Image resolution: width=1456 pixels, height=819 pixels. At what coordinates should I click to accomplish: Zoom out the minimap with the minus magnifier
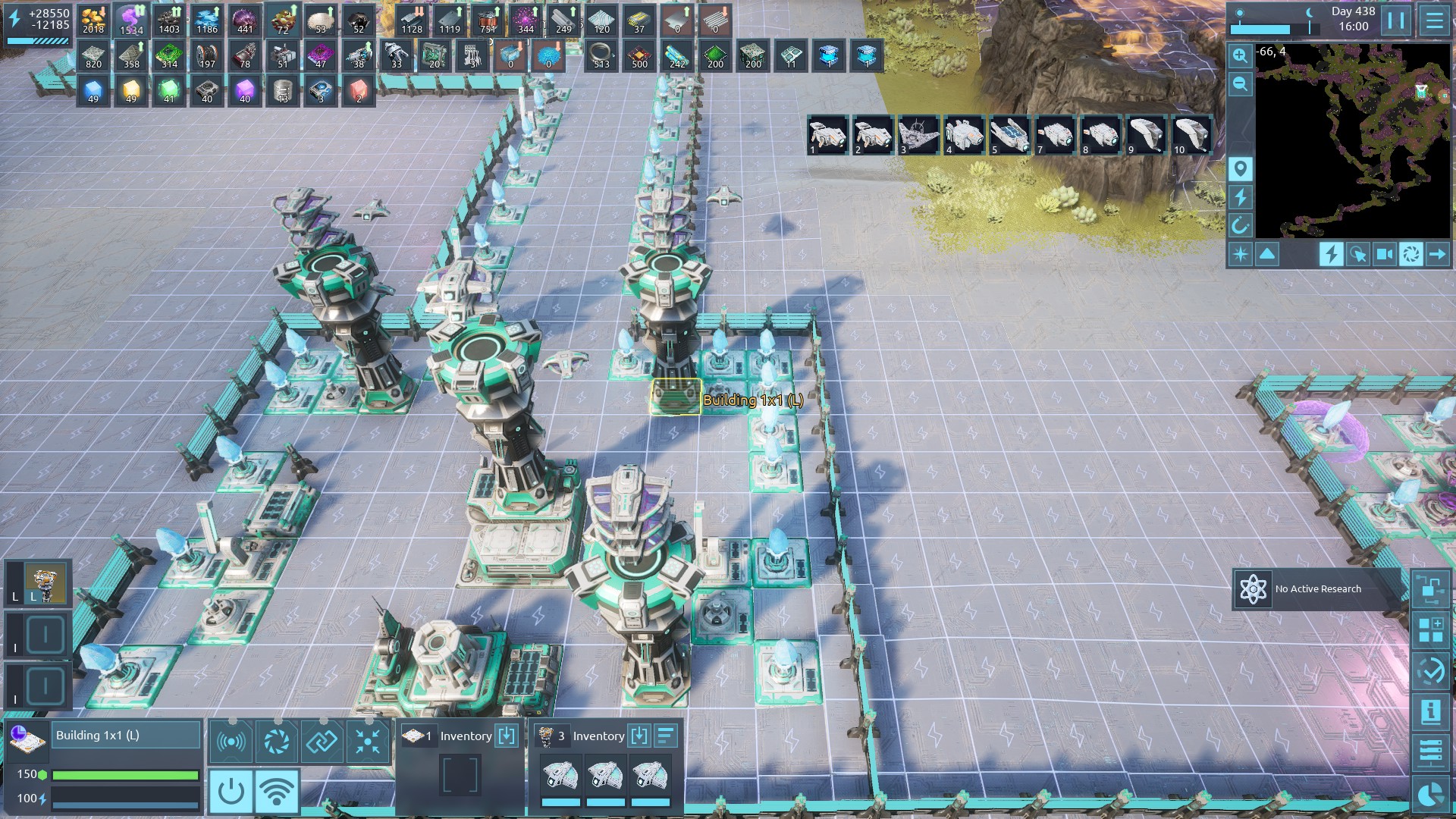1240,84
